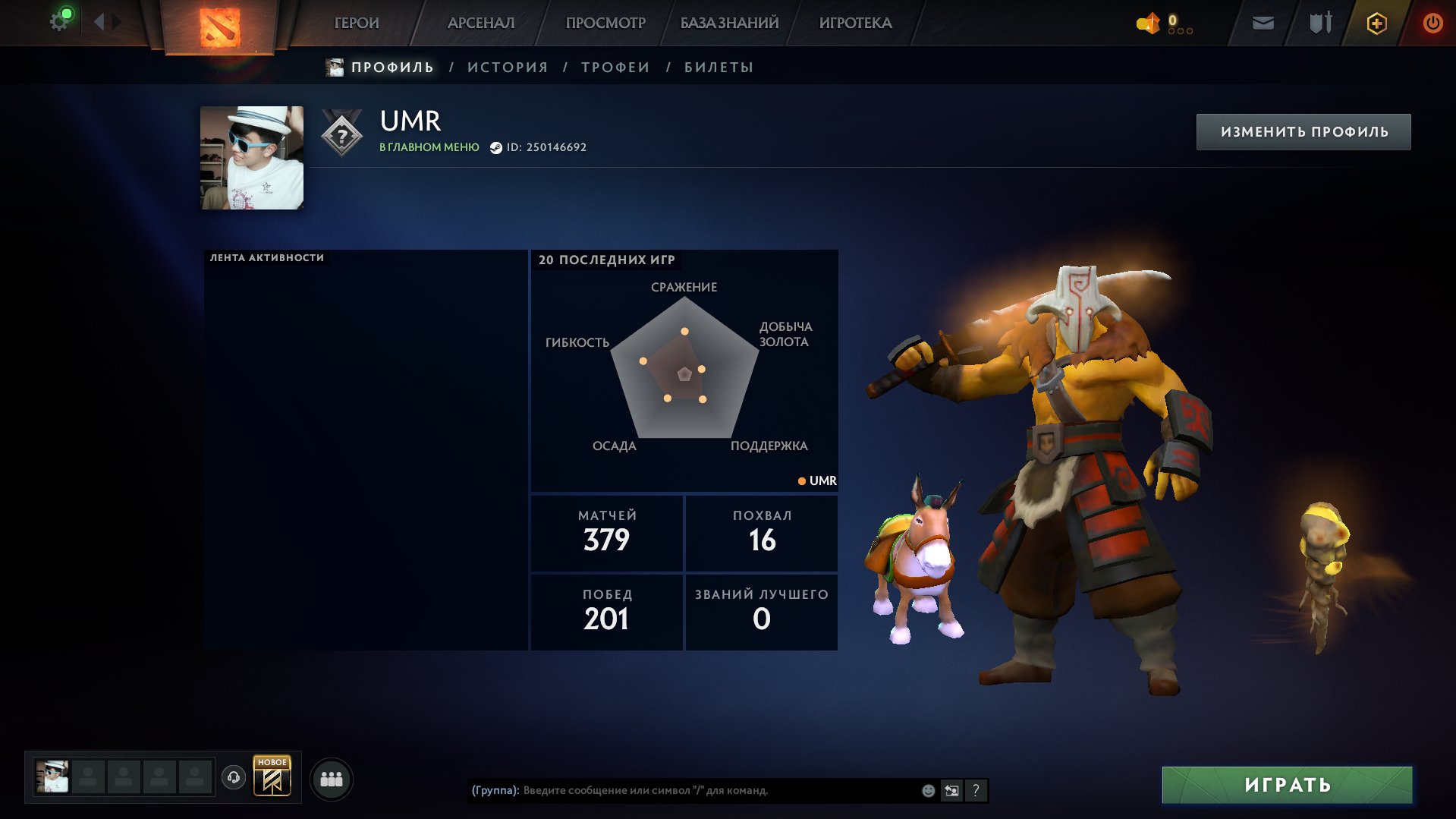Open the ИГРОТЕКА menu

coord(855,23)
